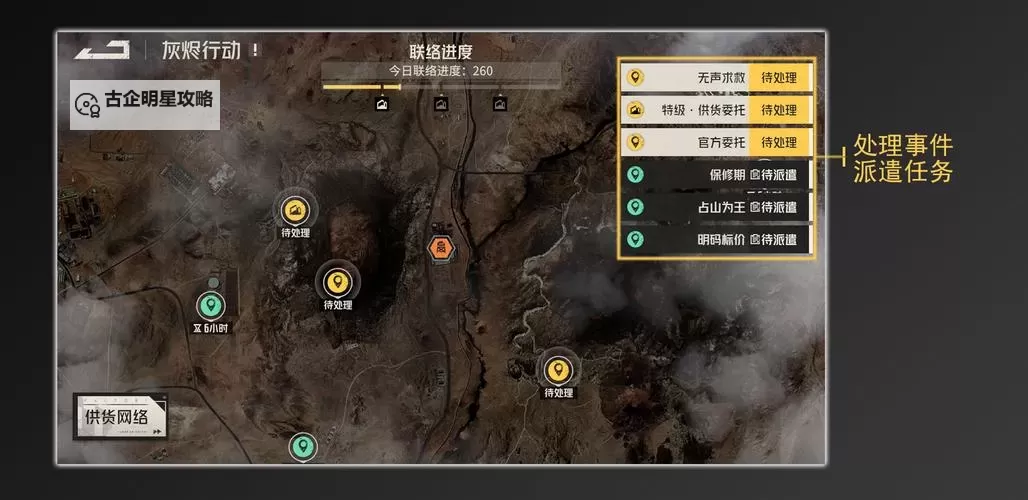Select the orange hexagon map marker

439,247
